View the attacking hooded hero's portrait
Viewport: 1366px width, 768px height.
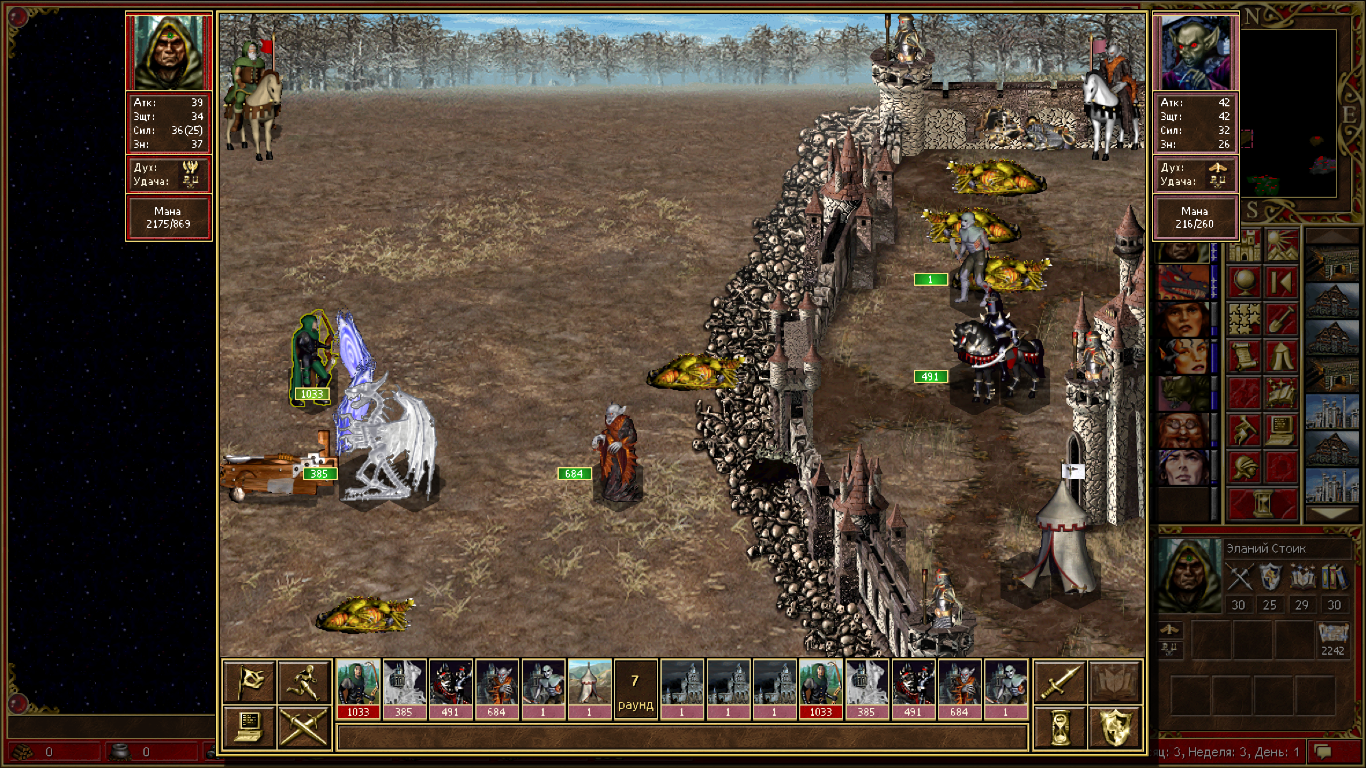(x=168, y=53)
